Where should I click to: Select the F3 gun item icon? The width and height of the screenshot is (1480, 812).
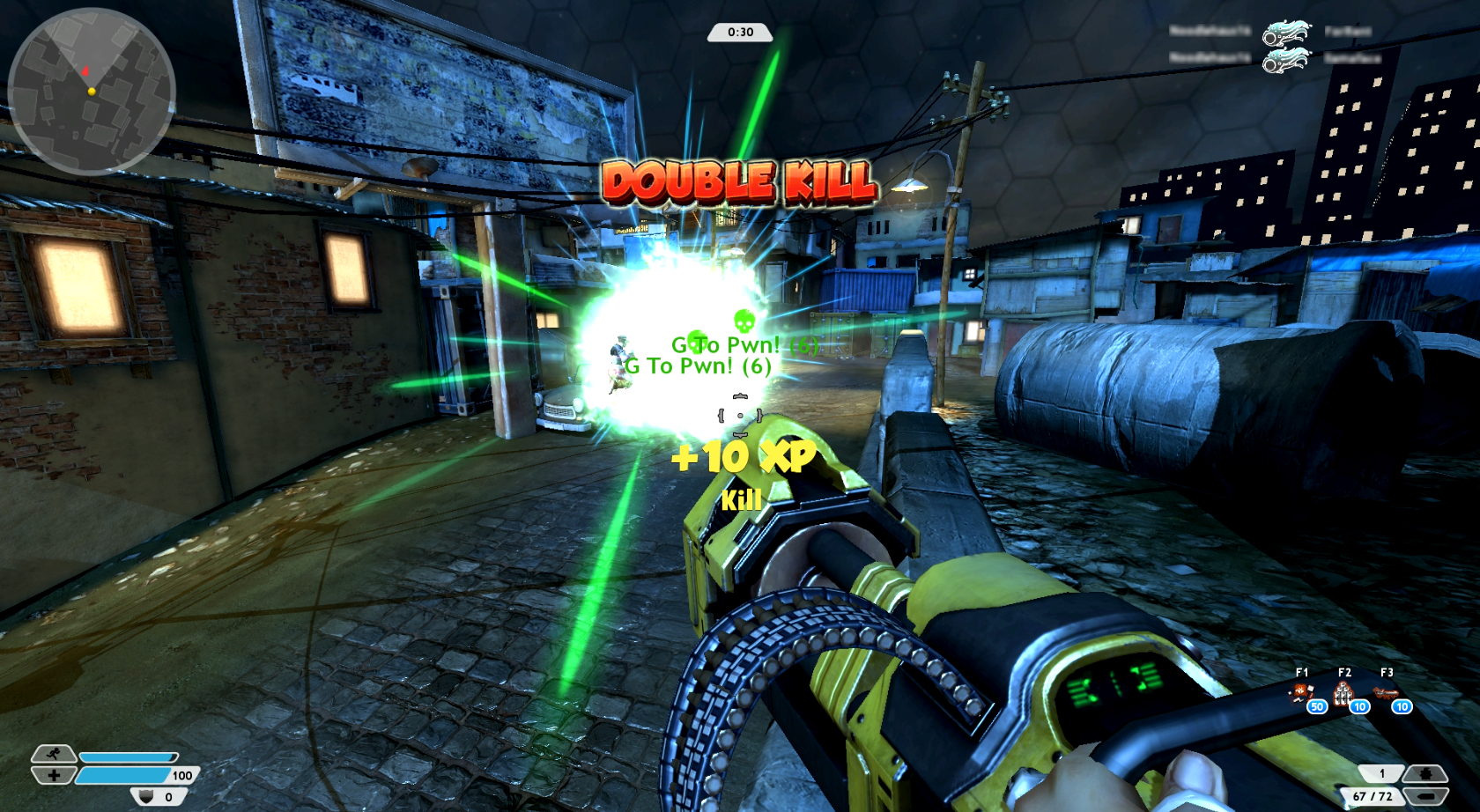coord(1386,694)
